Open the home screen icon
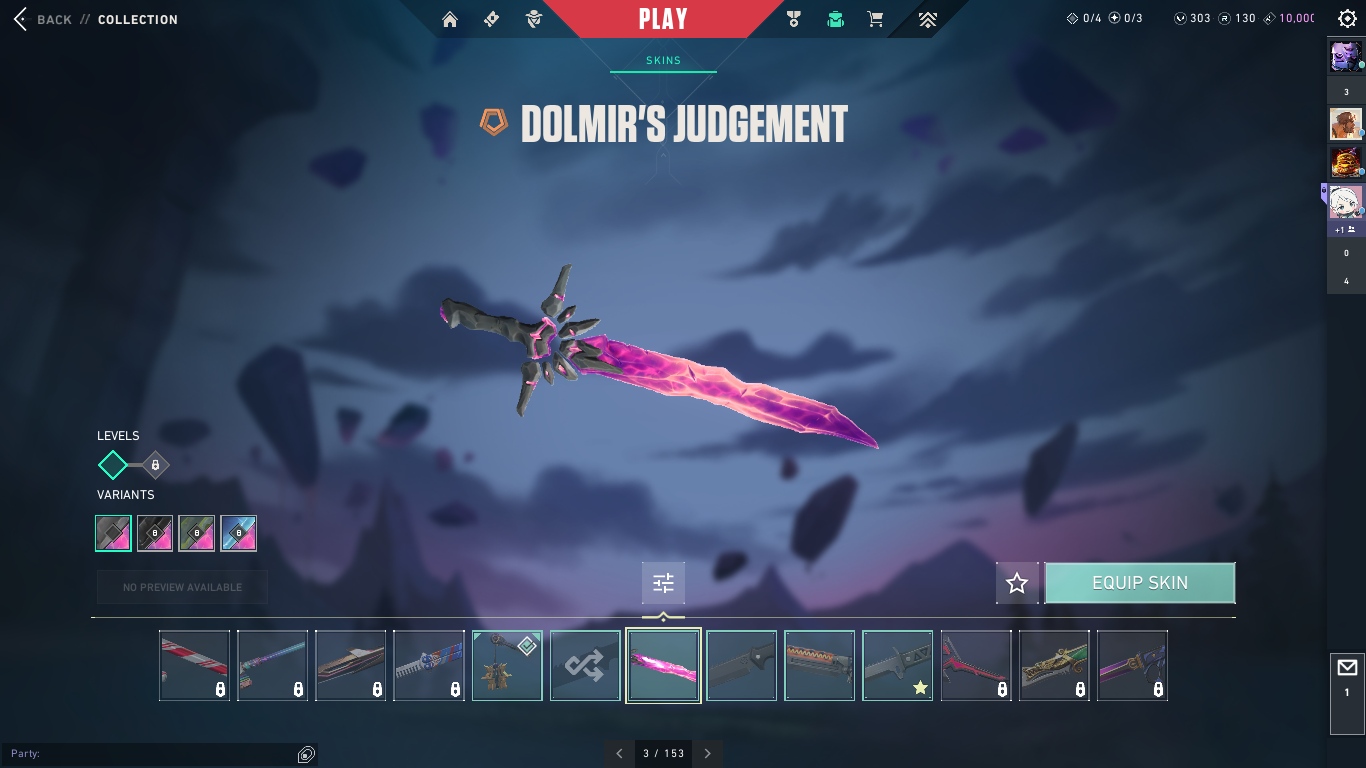This screenshot has width=1366, height=768. pos(450,19)
